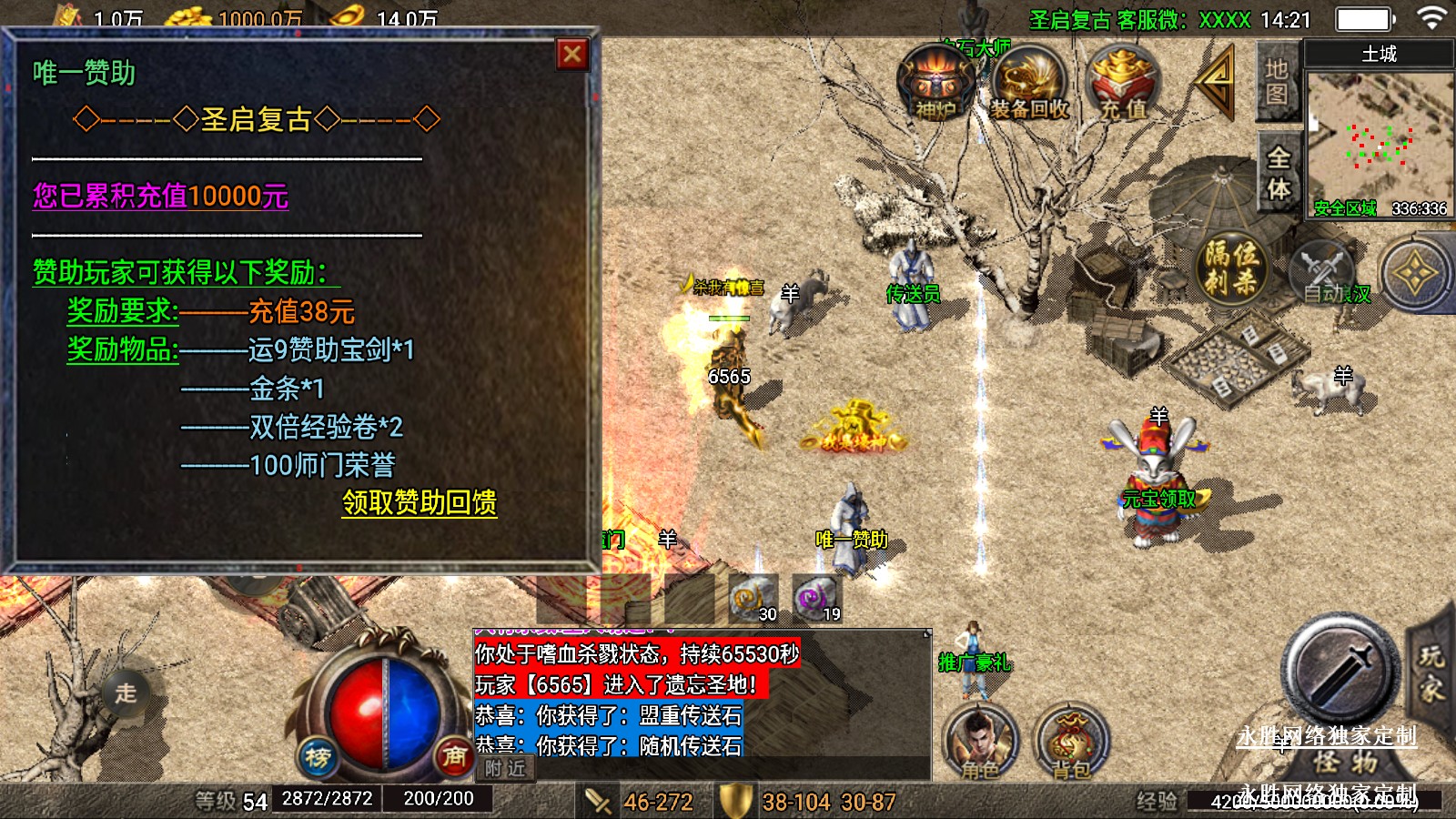This screenshot has height=819, width=1456.
Task: Open the 商 shop button
Action: (453, 755)
